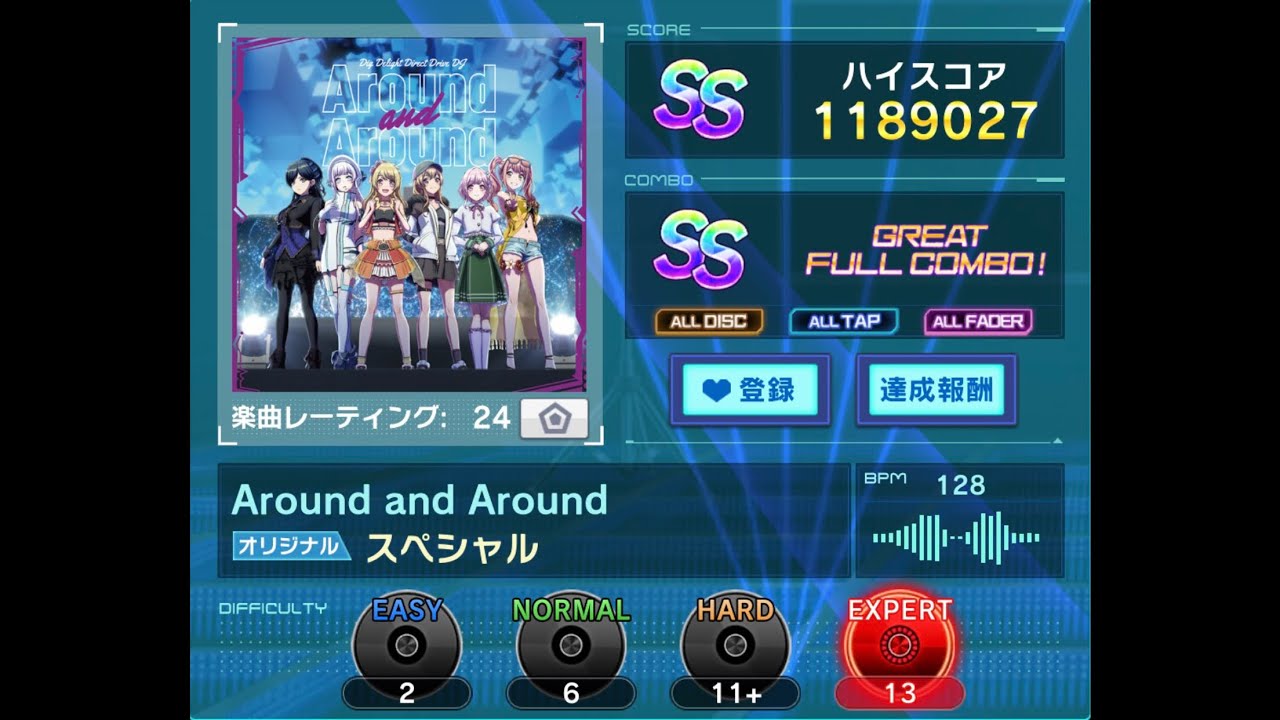
Task: Click the SS combo rank emblem
Action: click(701, 248)
